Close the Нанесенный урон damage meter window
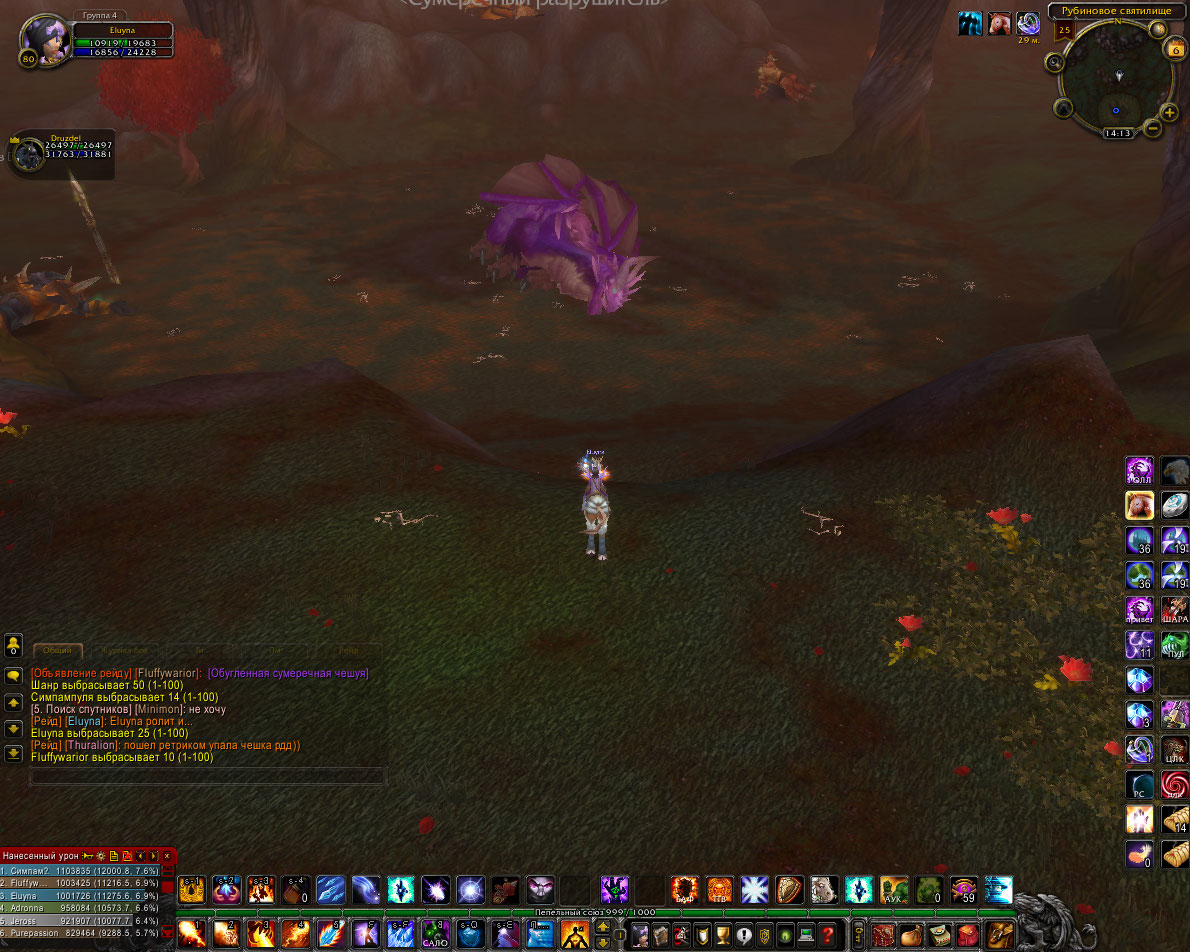Viewport: 1190px width, 952px height. (x=167, y=856)
